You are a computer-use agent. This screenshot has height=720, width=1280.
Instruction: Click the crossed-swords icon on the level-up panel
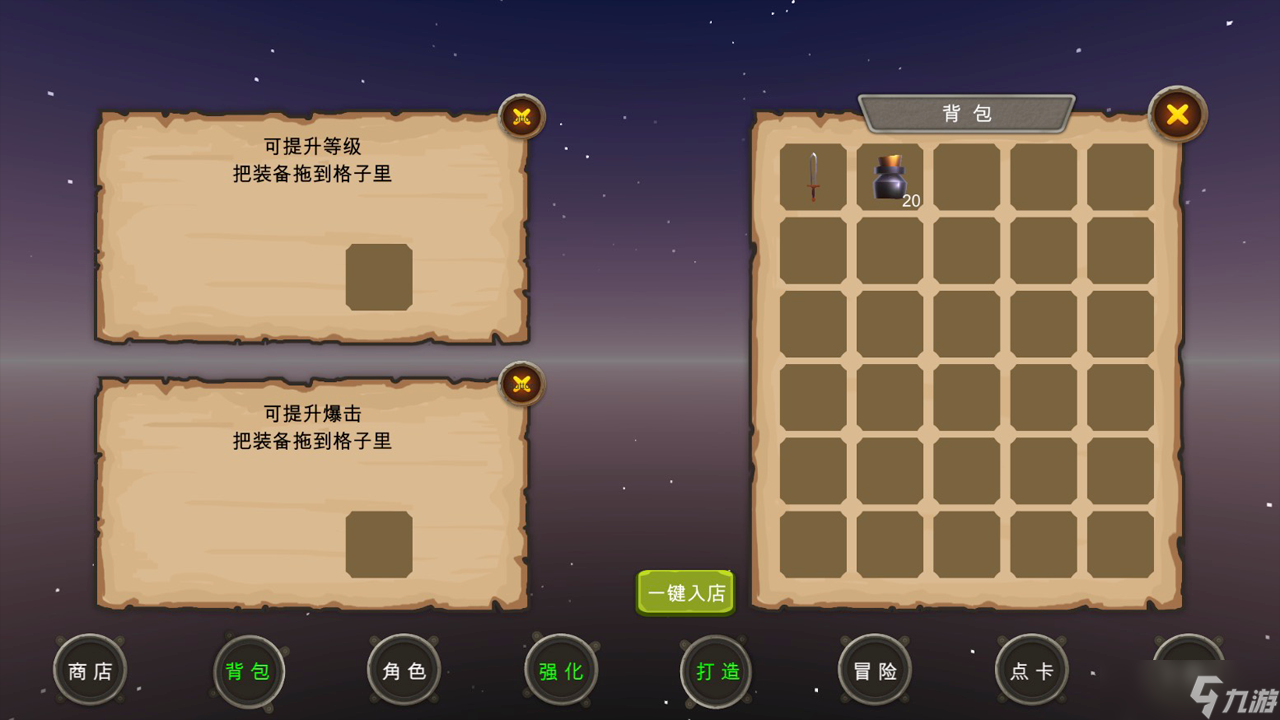click(520, 116)
